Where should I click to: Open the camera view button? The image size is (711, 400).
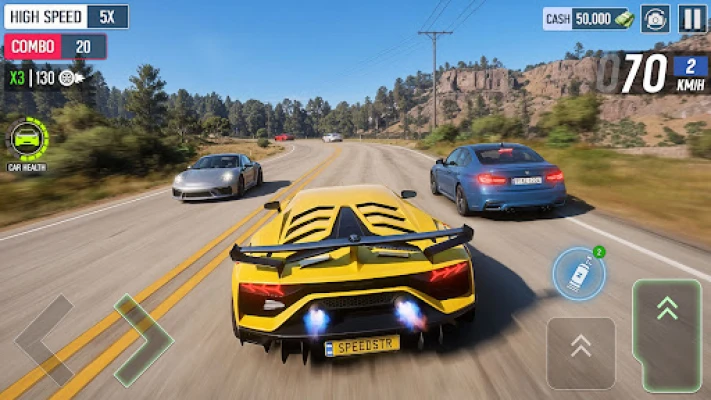click(x=656, y=18)
